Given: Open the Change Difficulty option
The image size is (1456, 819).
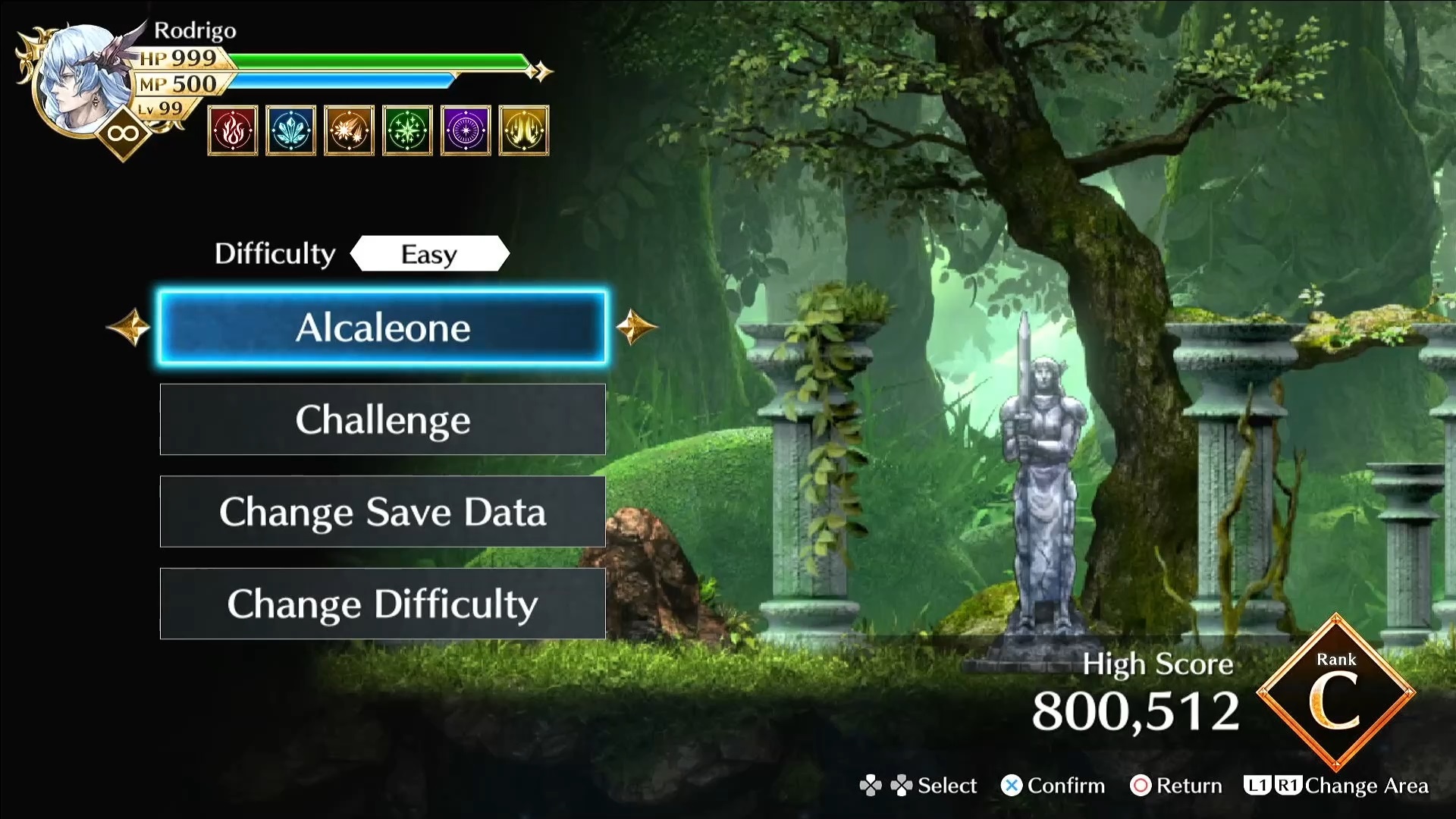Looking at the screenshot, I should click(x=382, y=604).
